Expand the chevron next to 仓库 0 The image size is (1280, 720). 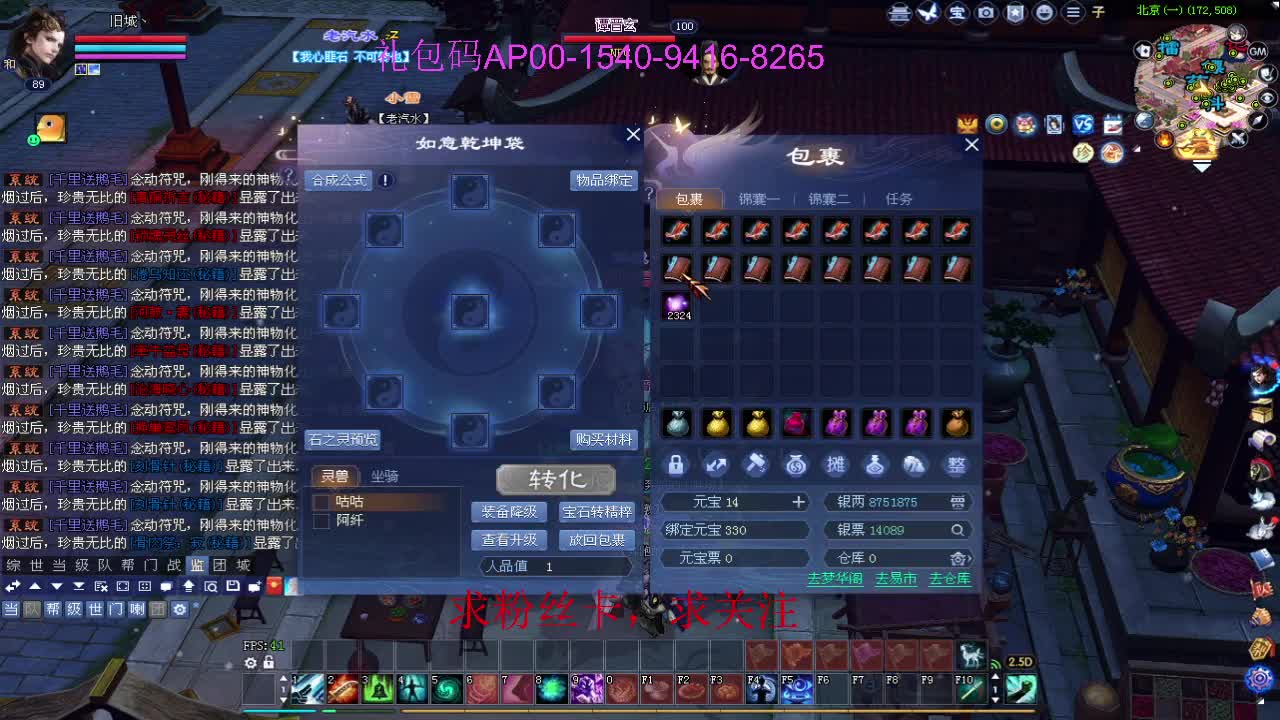969,559
